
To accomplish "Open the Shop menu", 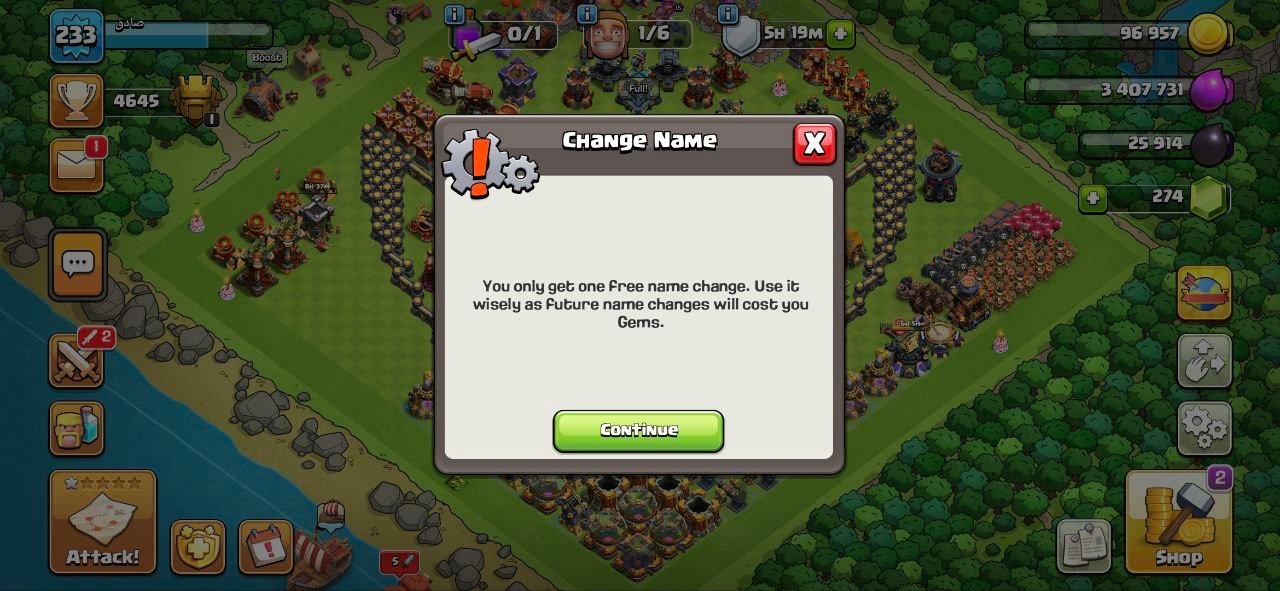I will (1178, 522).
